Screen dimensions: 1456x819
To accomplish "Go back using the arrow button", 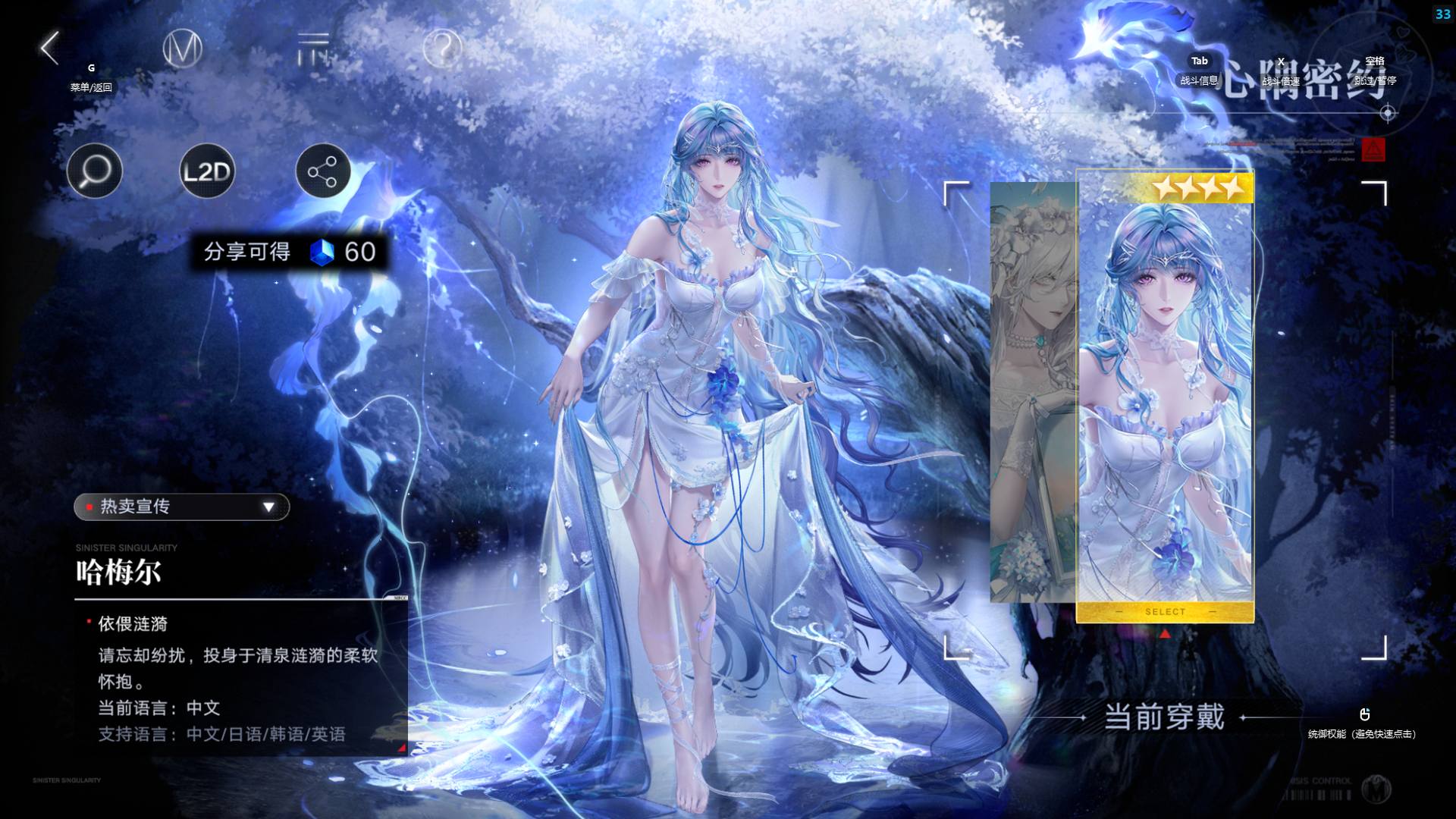I will (x=50, y=49).
